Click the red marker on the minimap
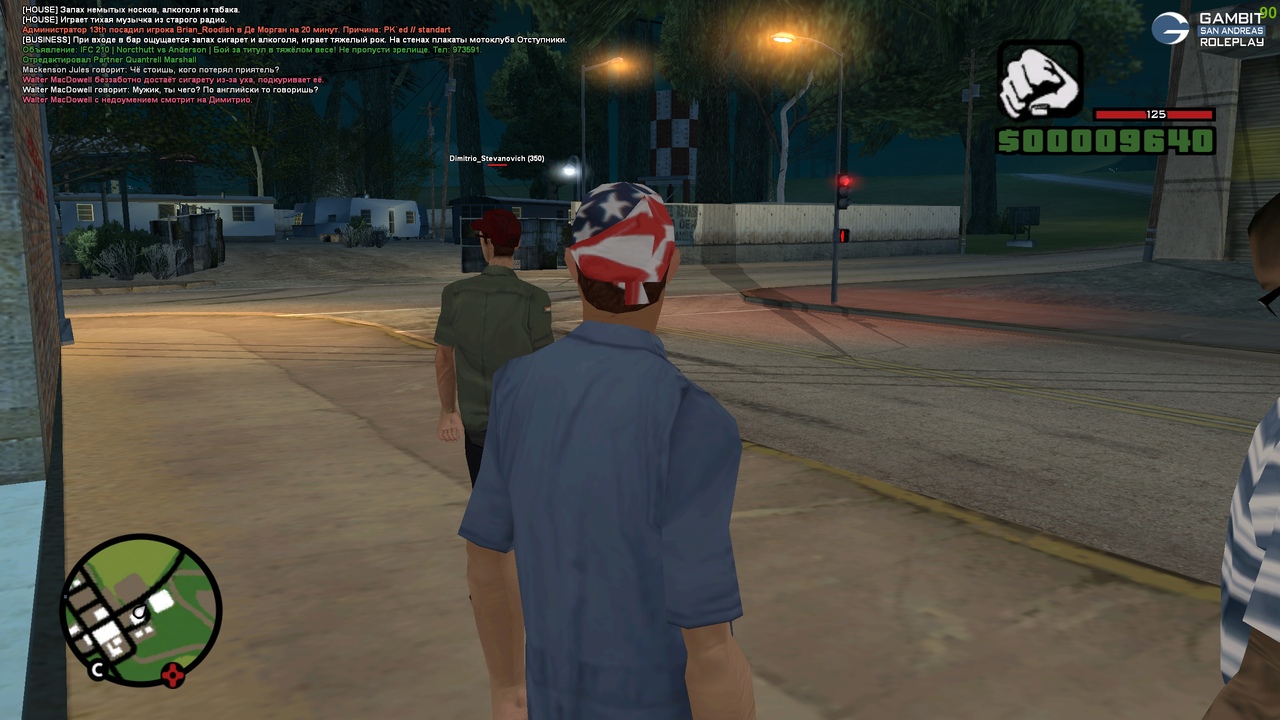Screen dimensions: 1280x720 [174, 675]
